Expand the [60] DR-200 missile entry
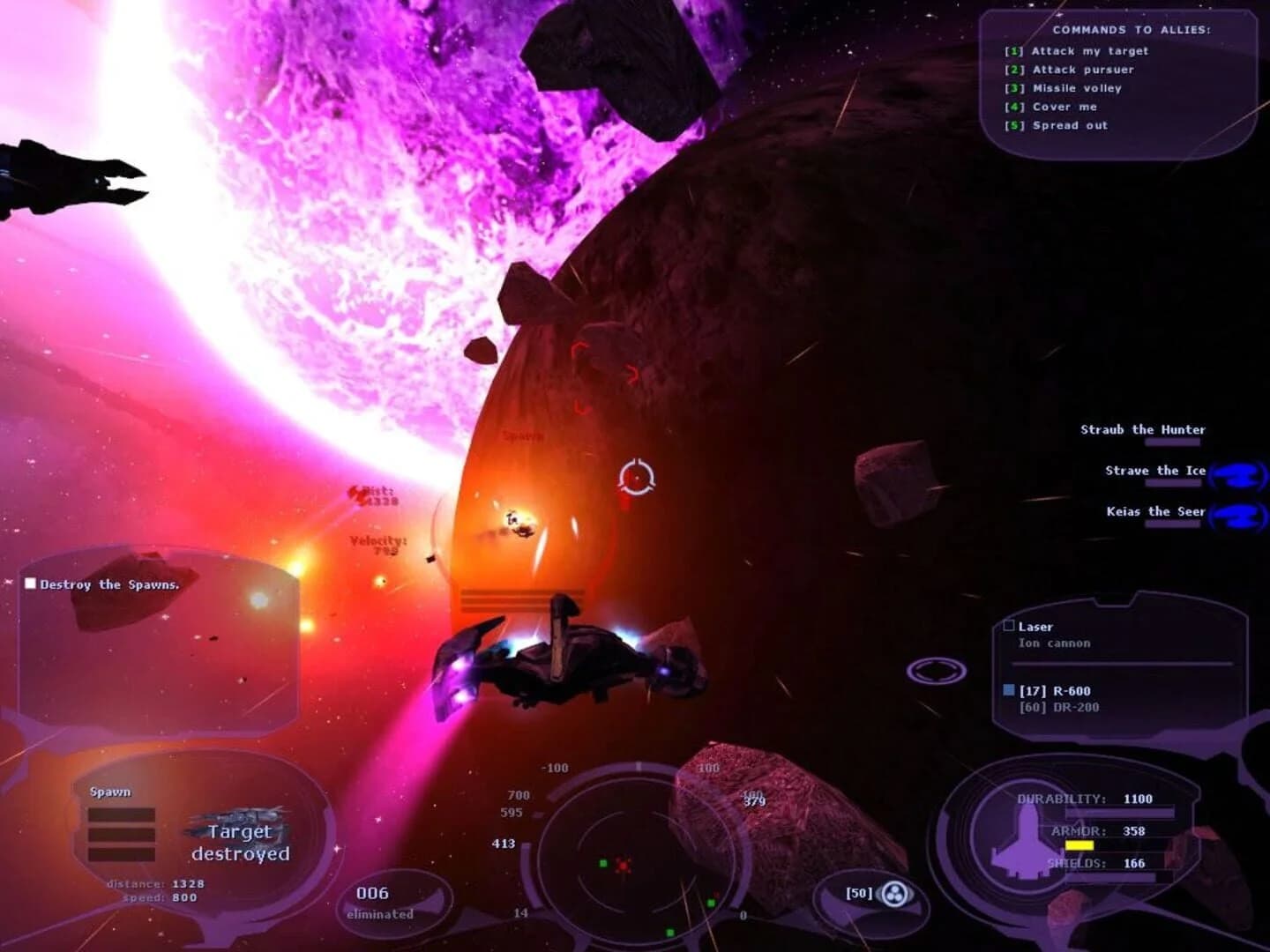Image resolution: width=1270 pixels, height=952 pixels. tap(1061, 707)
